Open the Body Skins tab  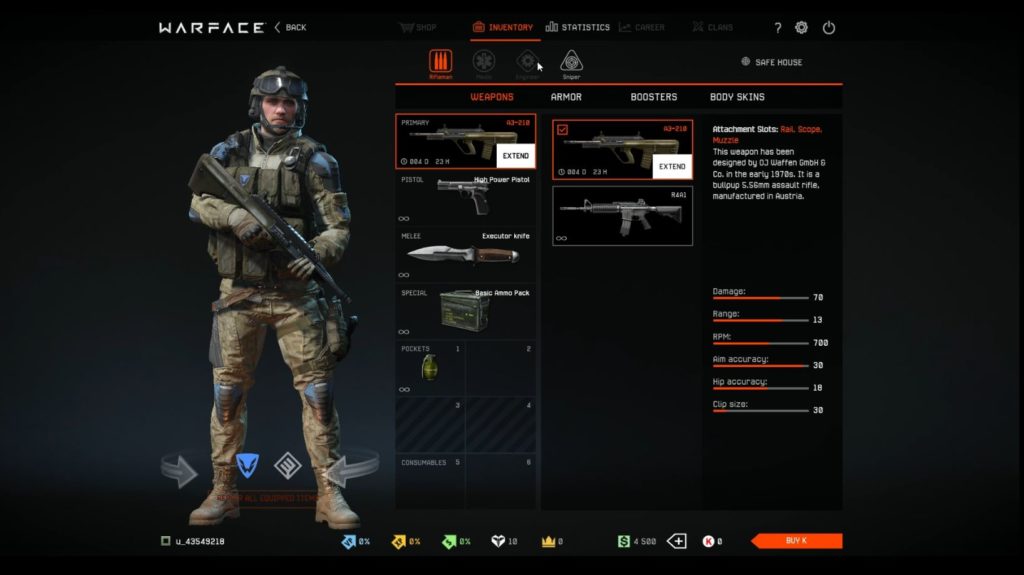pyautogui.click(x=737, y=97)
